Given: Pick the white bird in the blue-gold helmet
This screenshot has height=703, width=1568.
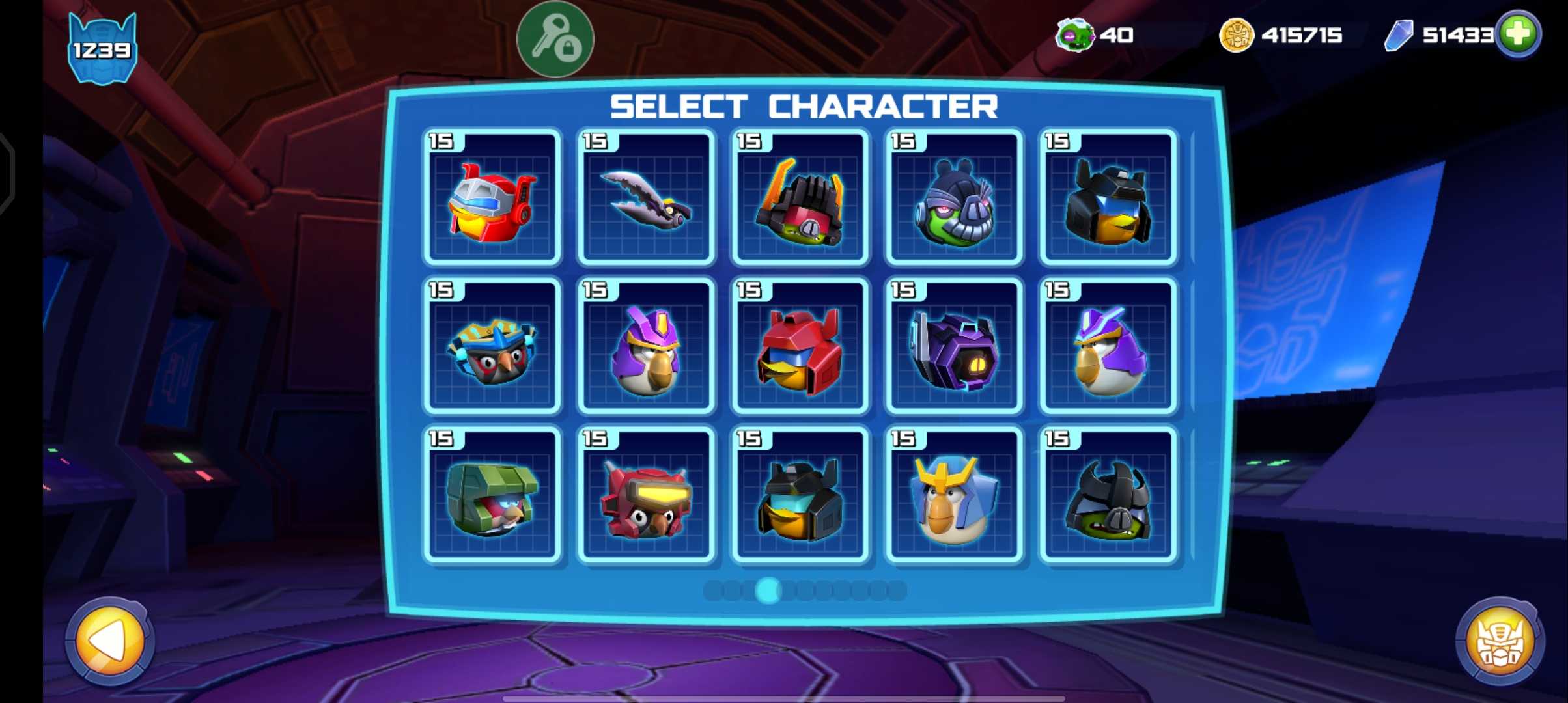Looking at the screenshot, I should point(954,495).
